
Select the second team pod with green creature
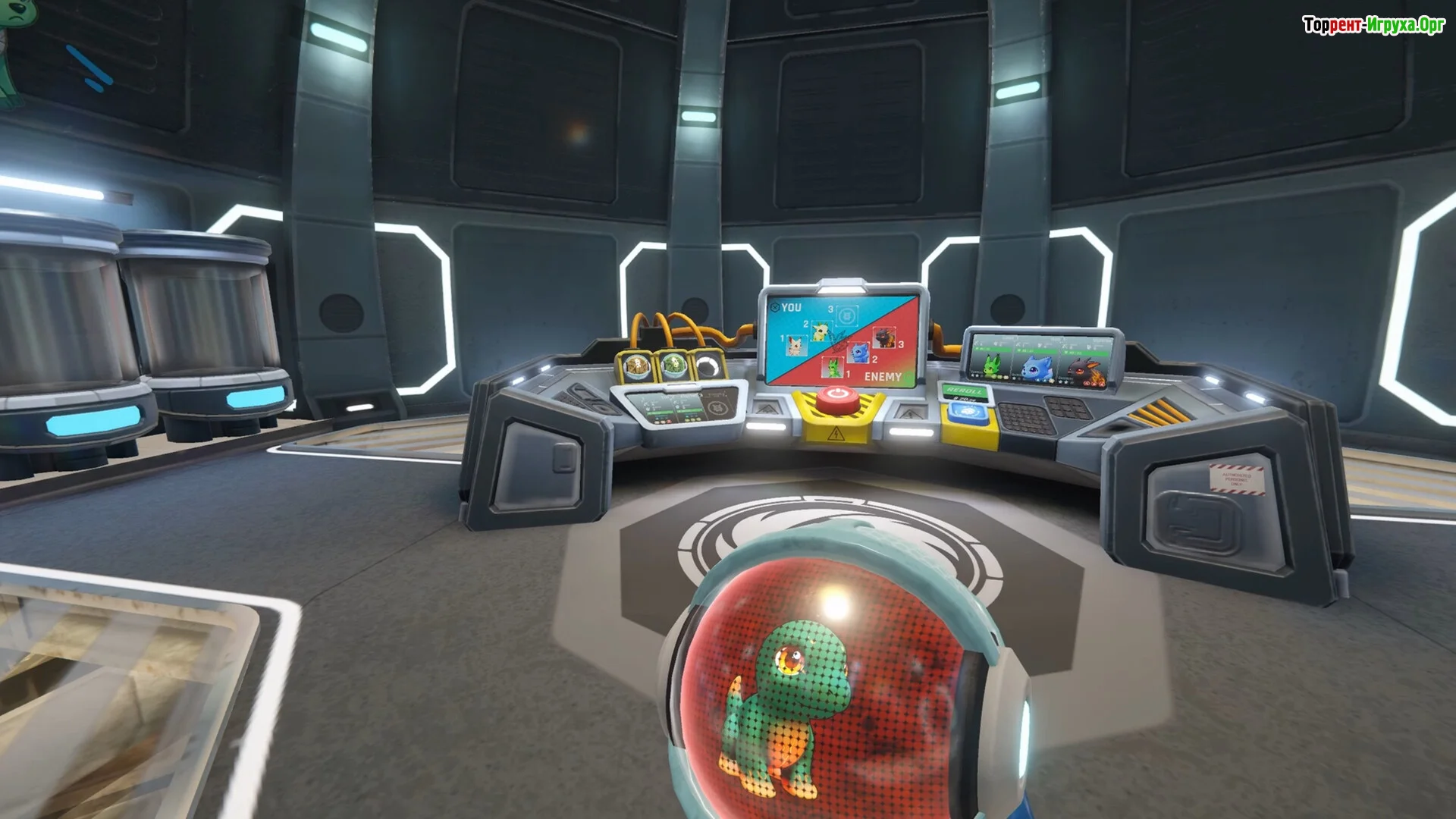point(672,367)
